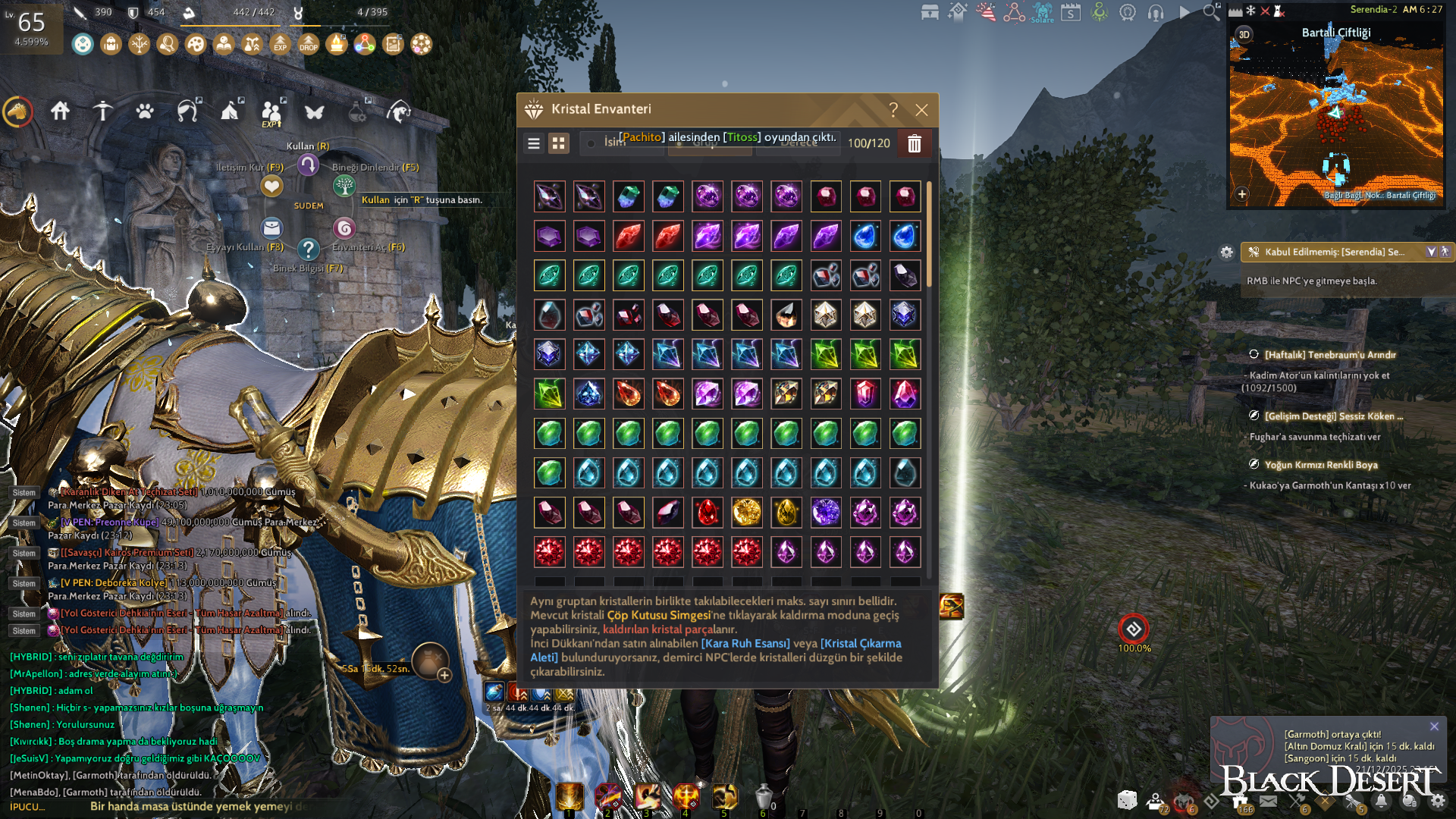The height and width of the screenshot is (819, 1456).
Task: Click the bag Eşyayı Kullan icon
Action: (271, 227)
